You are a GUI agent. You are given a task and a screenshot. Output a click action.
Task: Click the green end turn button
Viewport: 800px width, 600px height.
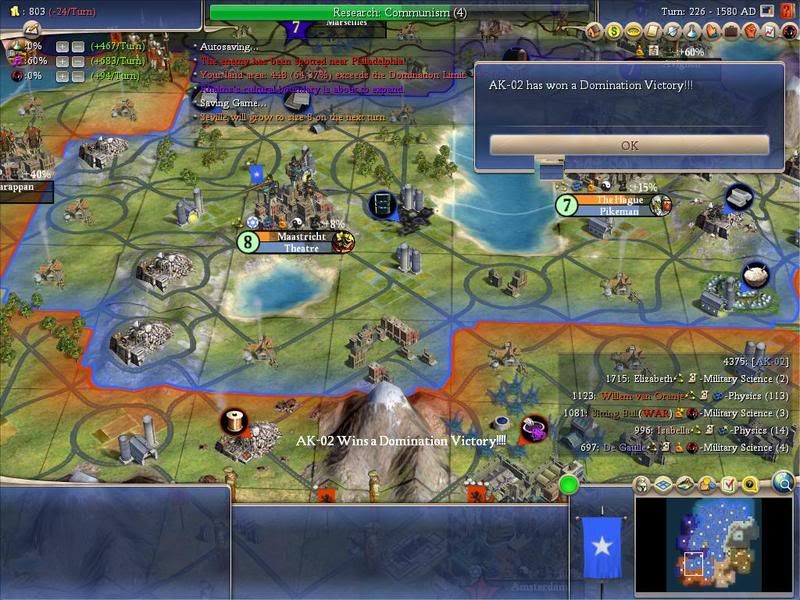(x=569, y=486)
